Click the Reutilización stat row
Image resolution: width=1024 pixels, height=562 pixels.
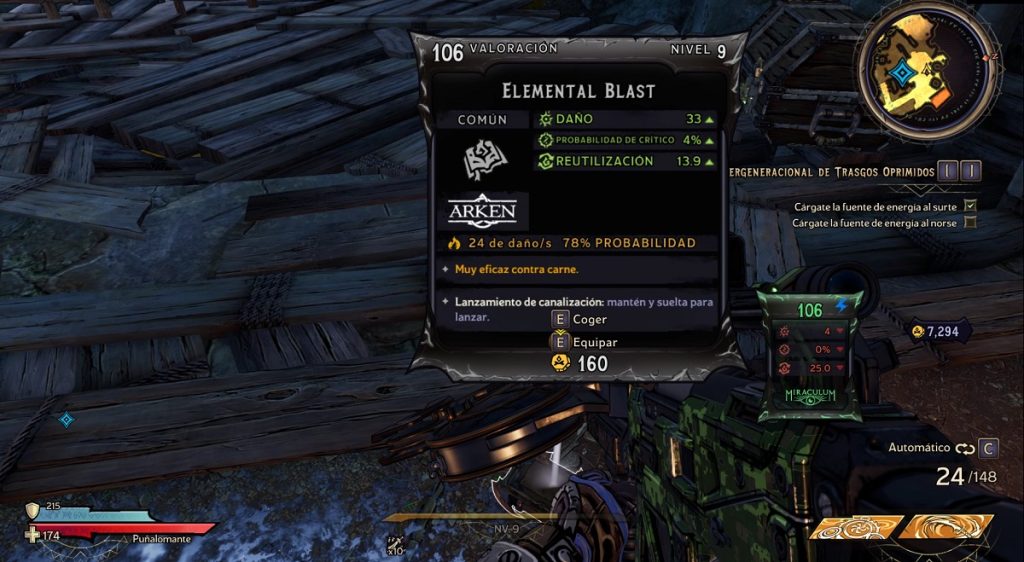coord(626,161)
